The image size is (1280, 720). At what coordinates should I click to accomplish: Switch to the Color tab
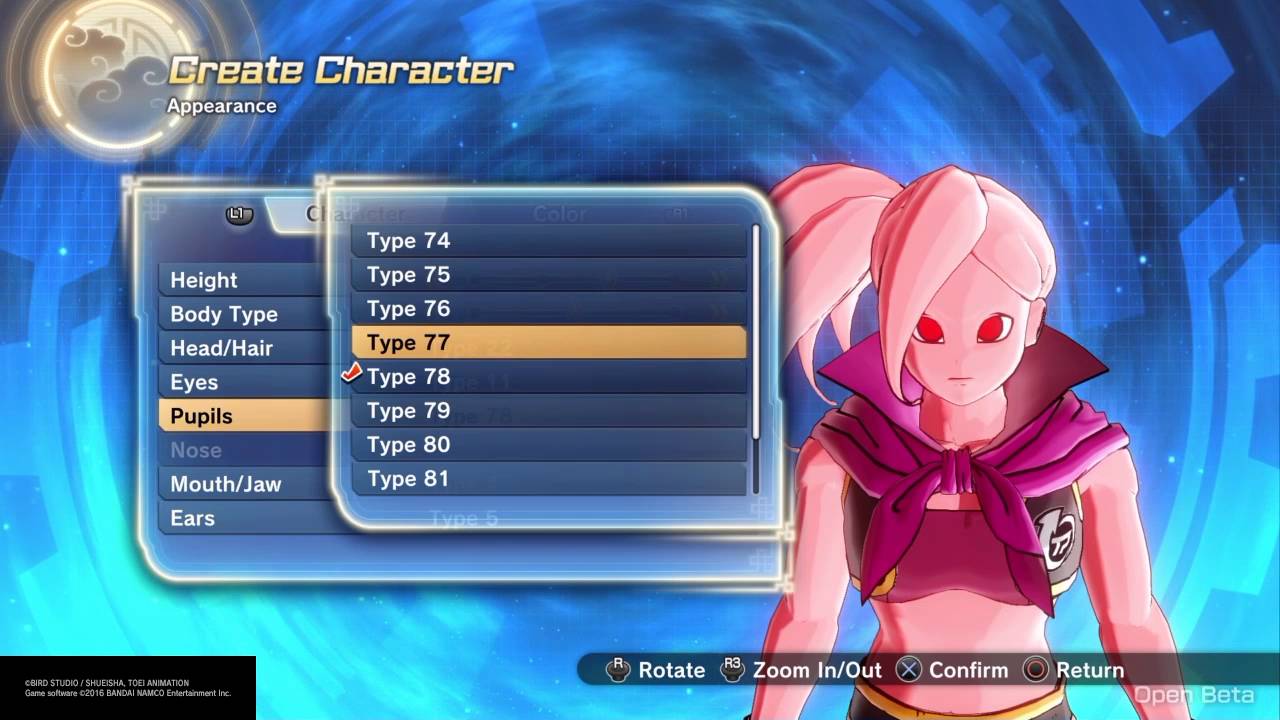pyautogui.click(x=560, y=214)
